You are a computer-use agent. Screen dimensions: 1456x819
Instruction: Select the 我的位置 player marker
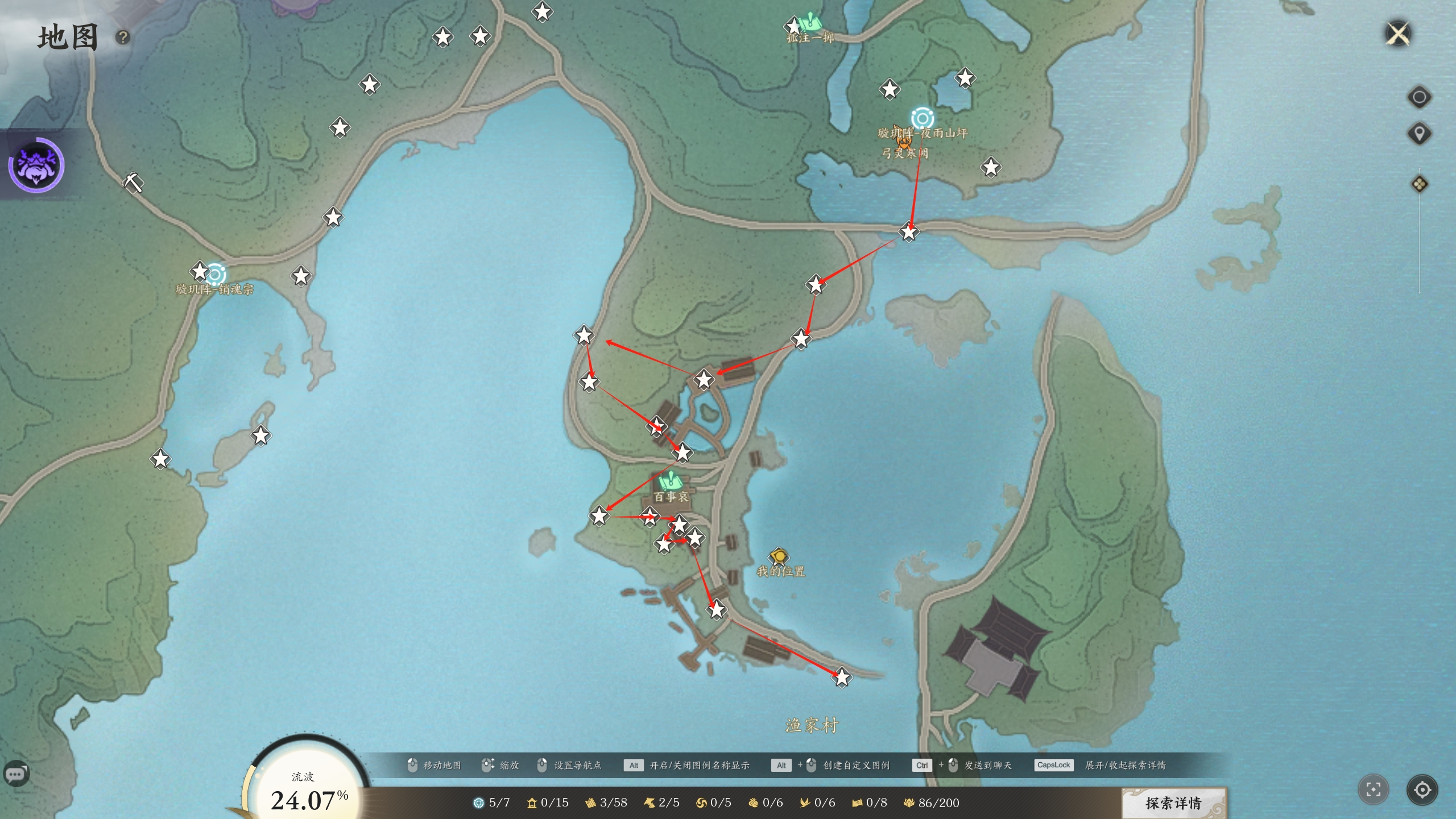779,556
